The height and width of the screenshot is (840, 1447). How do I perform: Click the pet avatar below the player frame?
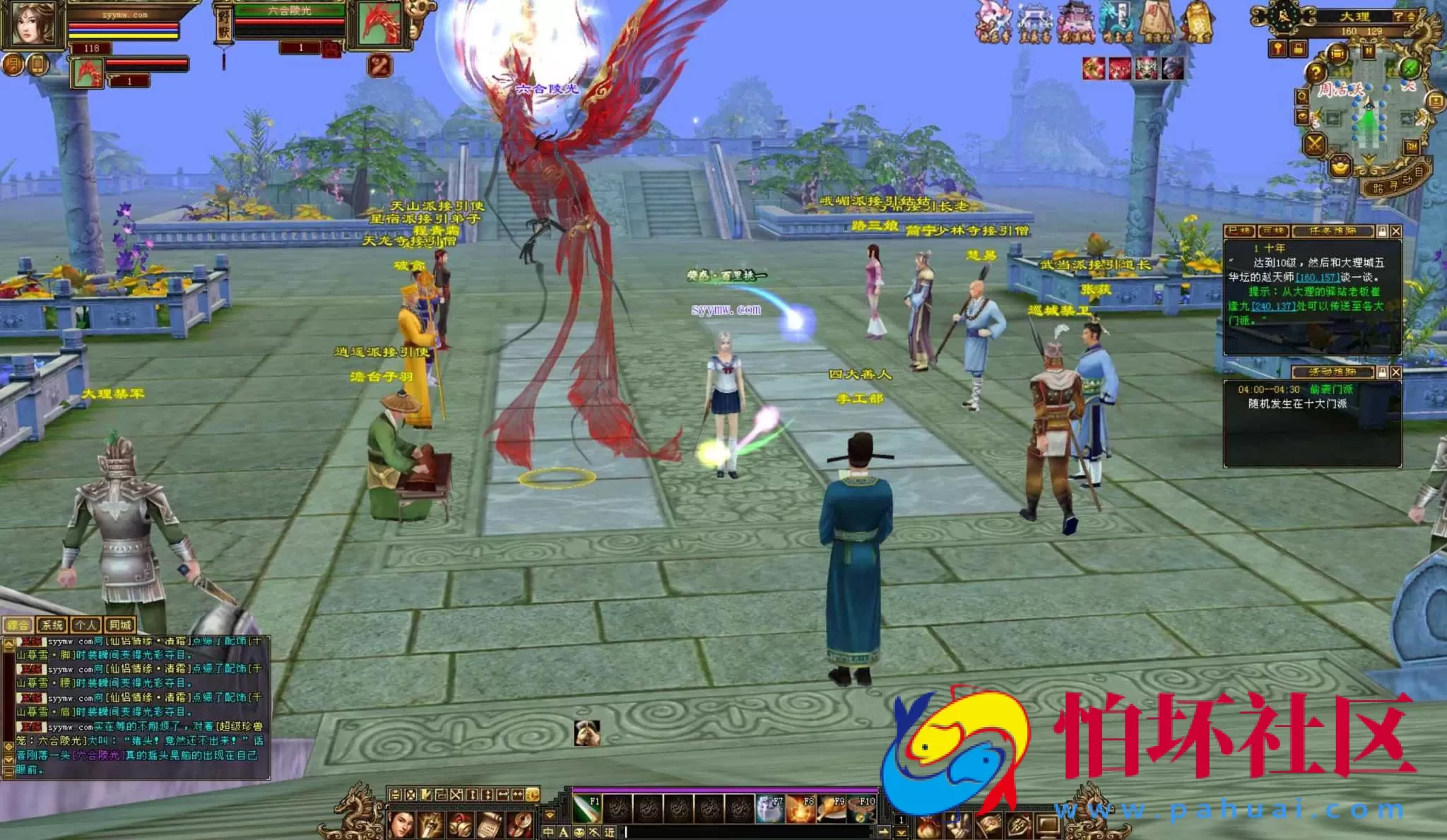pyautogui.click(x=88, y=74)
